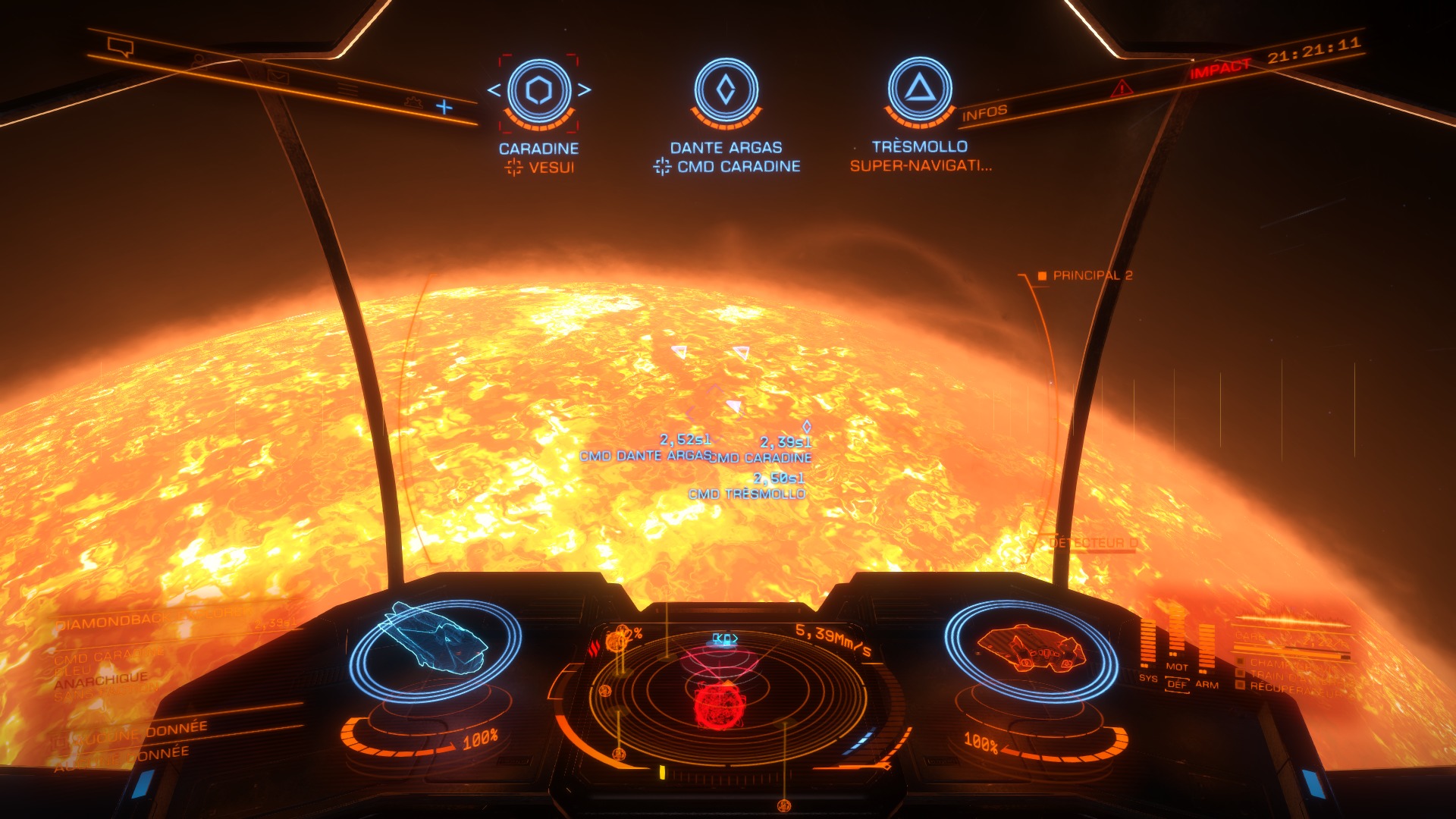
Task: Open the INFOS panel
Action: click(x=984, y=114)
